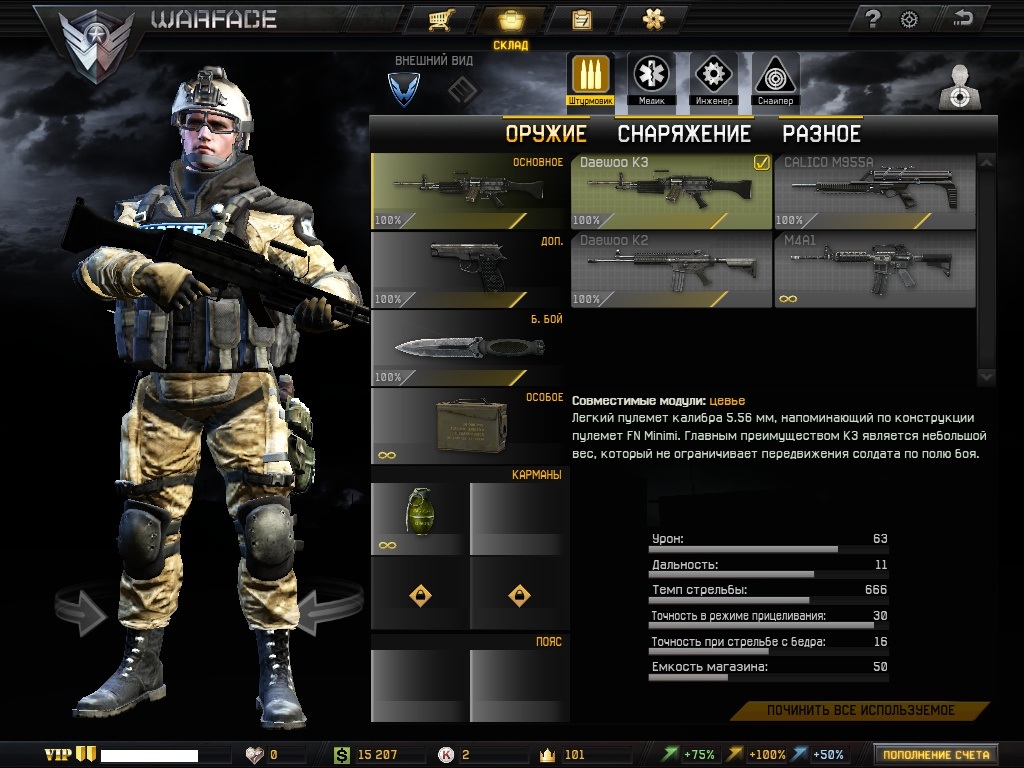Open the shop cart tab
This screenshot has height=768, width=1024.
click(438, 19)
